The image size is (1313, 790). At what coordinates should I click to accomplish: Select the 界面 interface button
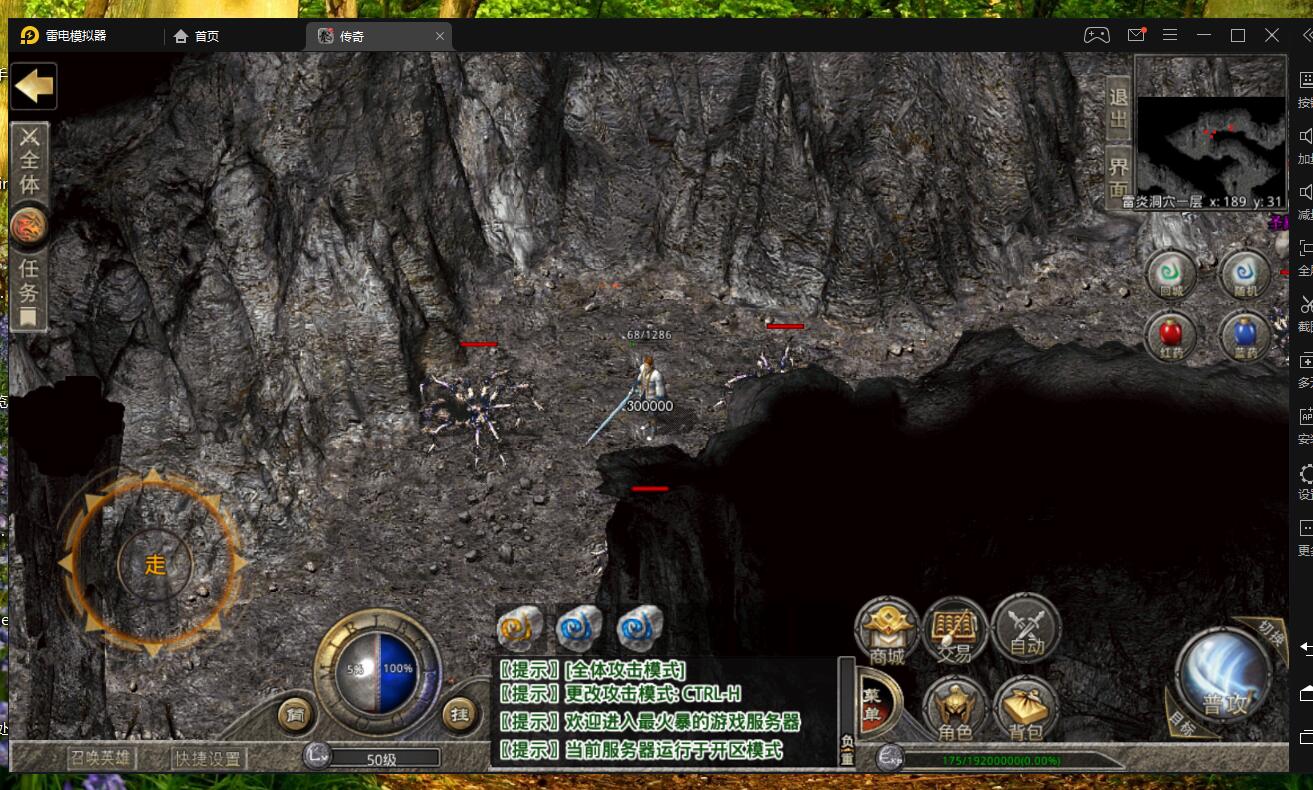tap(1118, 177)
